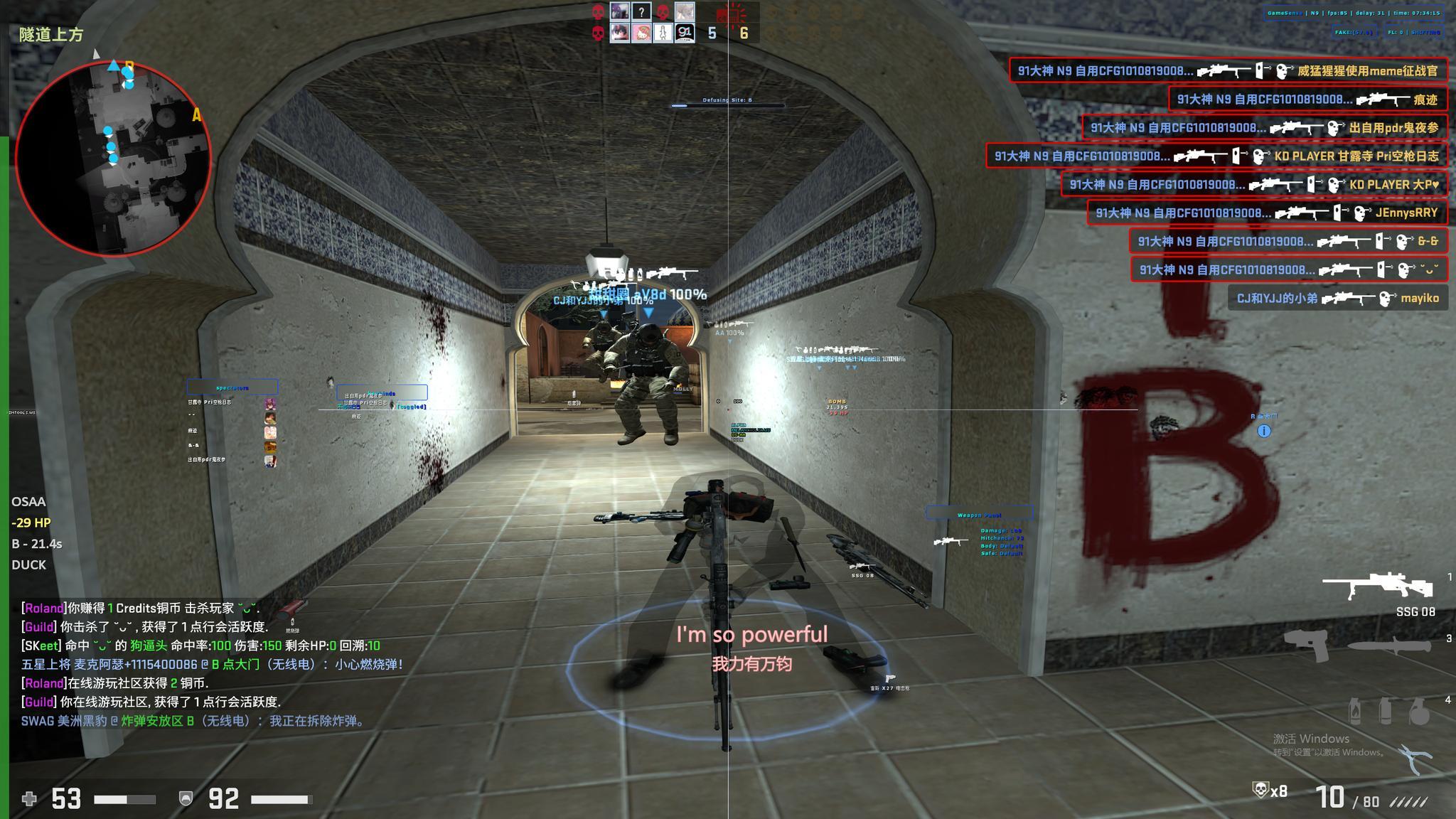Click the Hello Kitty pink player avatar

pos(641,33)
